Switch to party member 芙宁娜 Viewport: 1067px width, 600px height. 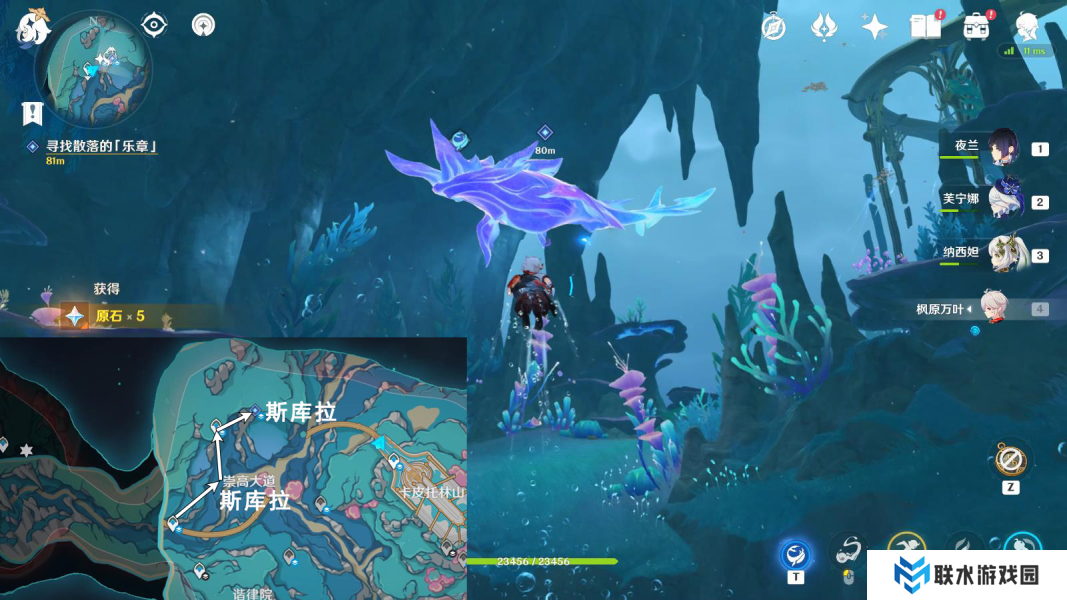(1002, 200)
